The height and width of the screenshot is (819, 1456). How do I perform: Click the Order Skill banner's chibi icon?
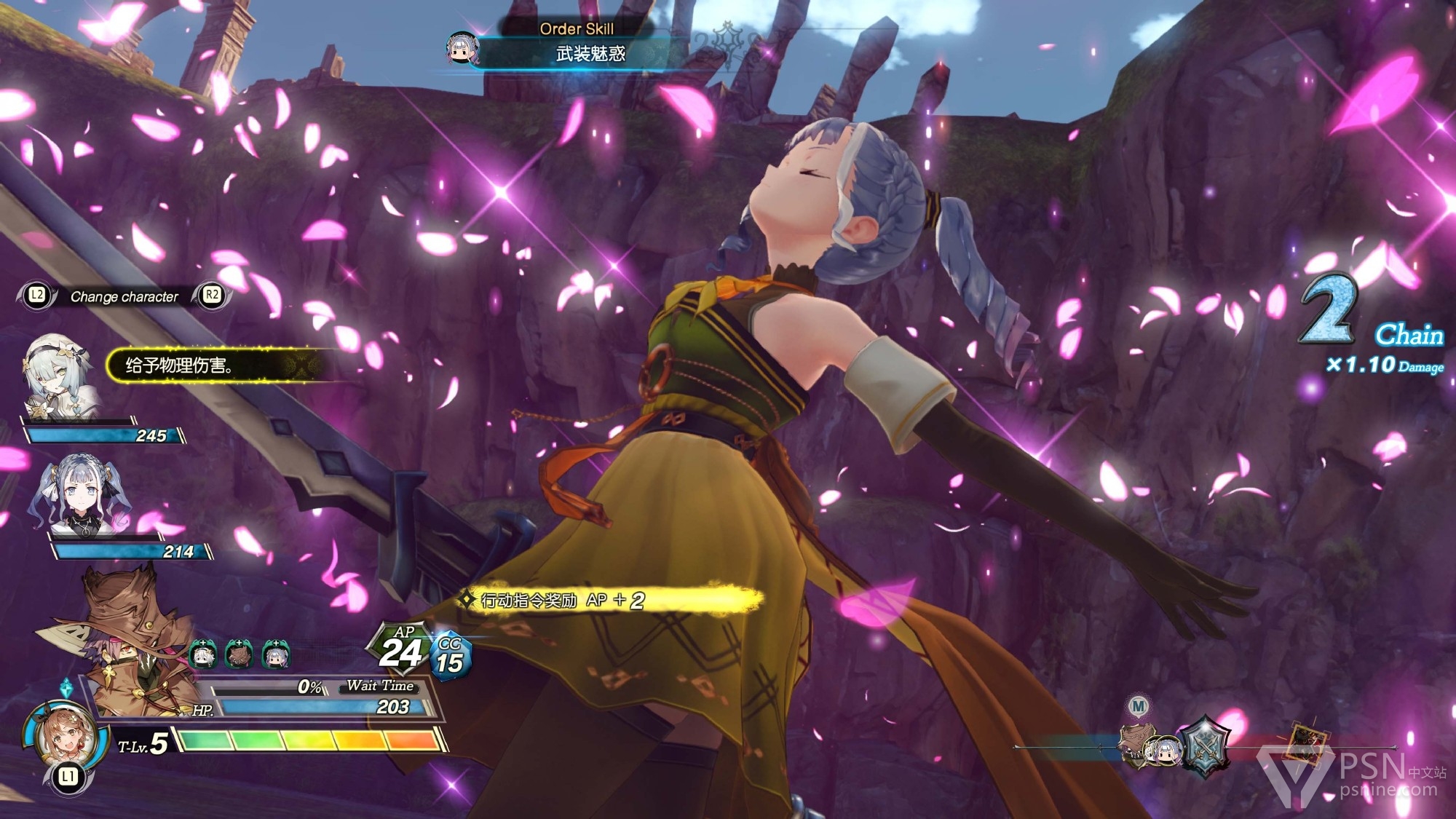462,48
